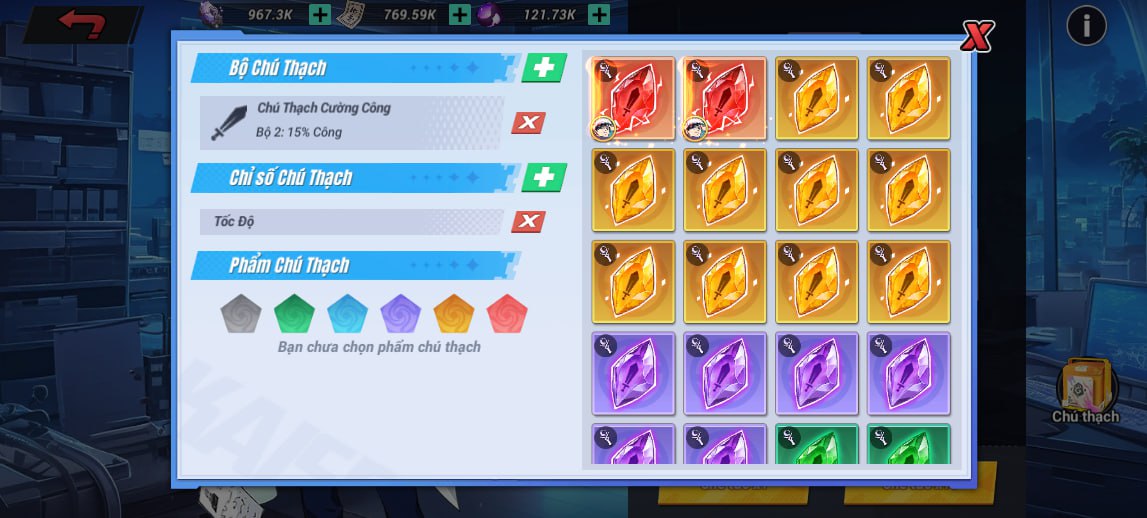Remove the Tốc Độ stat filter
The image size is (1147, 518).
[528, 222]
